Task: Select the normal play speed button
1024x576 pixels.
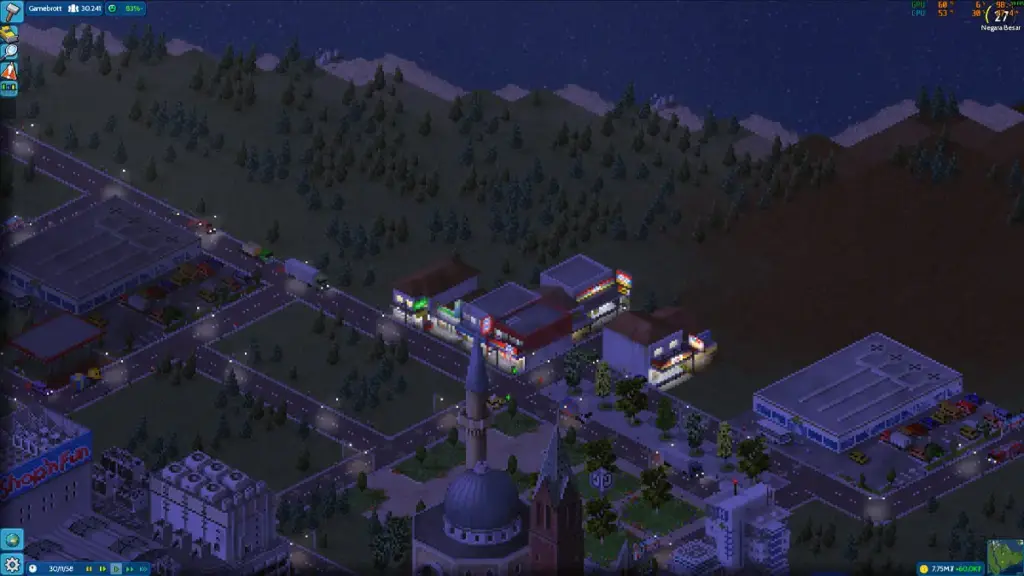Action: 116,569
